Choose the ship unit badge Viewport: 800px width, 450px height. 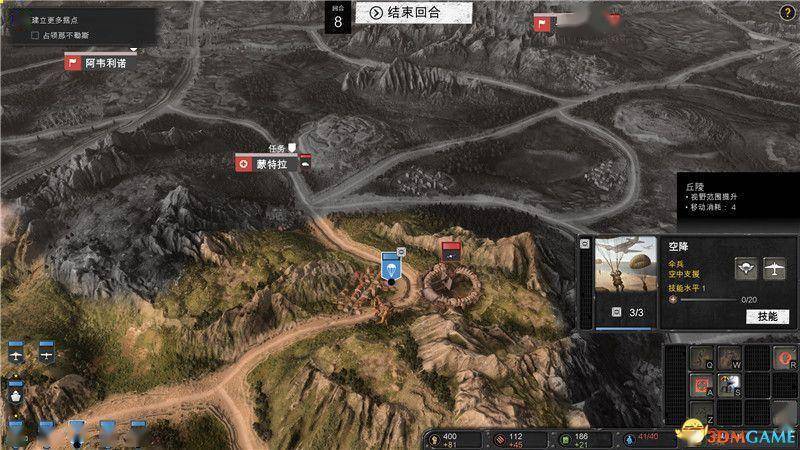(x=16, y=393)
